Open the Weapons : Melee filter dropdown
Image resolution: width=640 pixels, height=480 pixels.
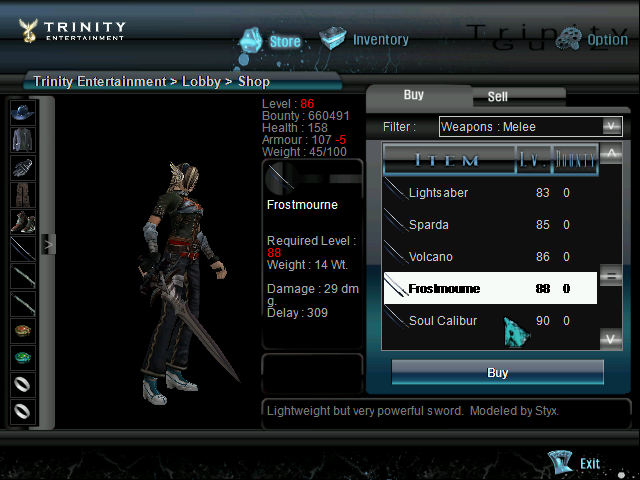(x=531, y=126)
